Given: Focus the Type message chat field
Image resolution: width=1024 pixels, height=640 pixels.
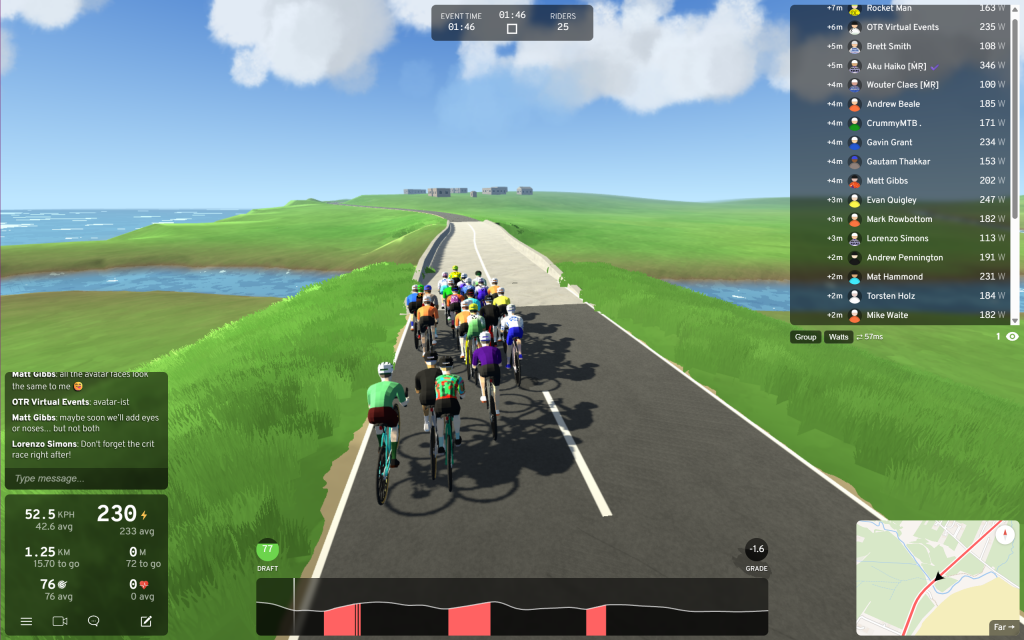Looking at the screenshot, I should pyautogui.click(x=85, y=478).
